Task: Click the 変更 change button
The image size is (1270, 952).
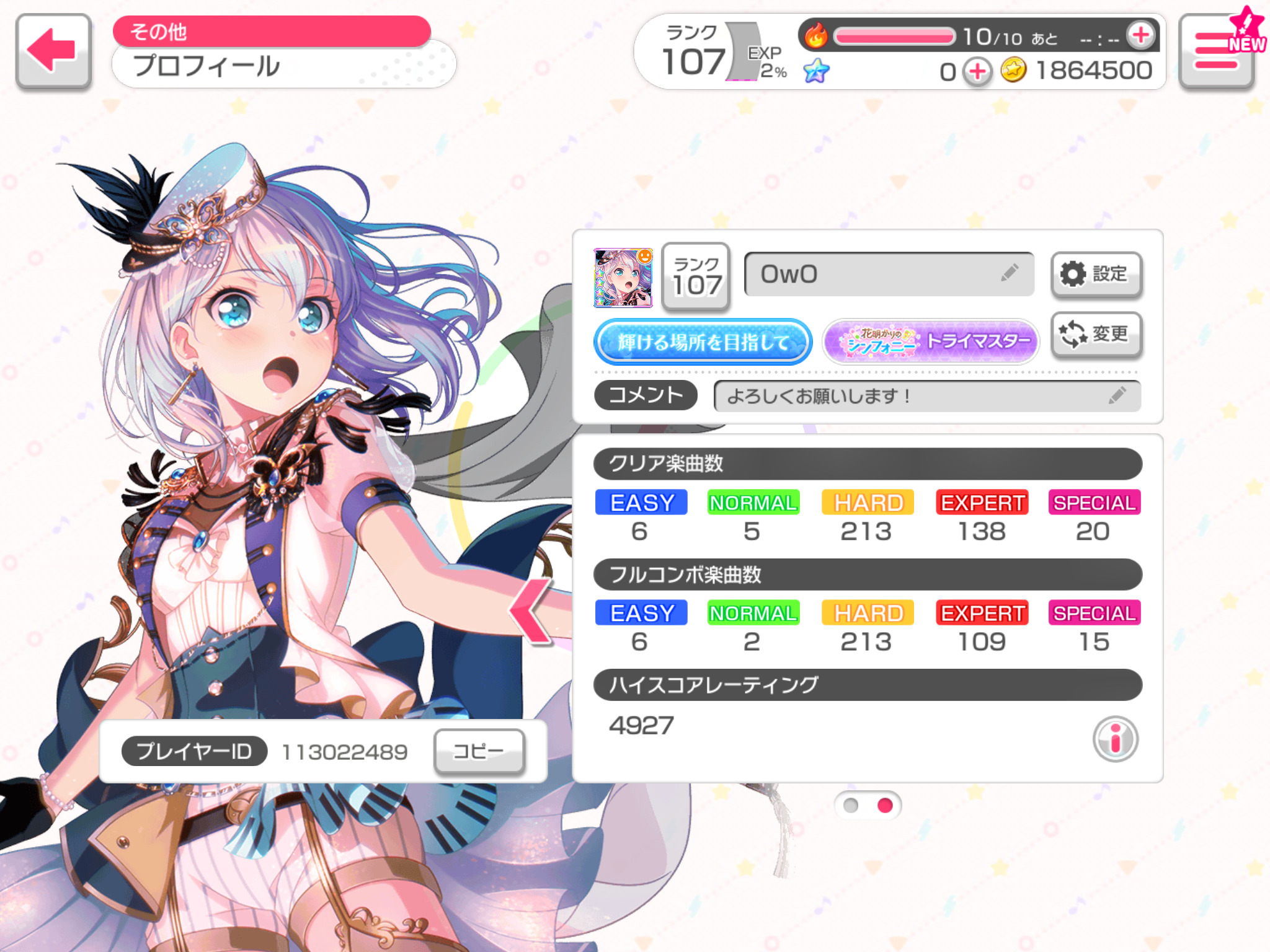Action: click(1096, 335)
